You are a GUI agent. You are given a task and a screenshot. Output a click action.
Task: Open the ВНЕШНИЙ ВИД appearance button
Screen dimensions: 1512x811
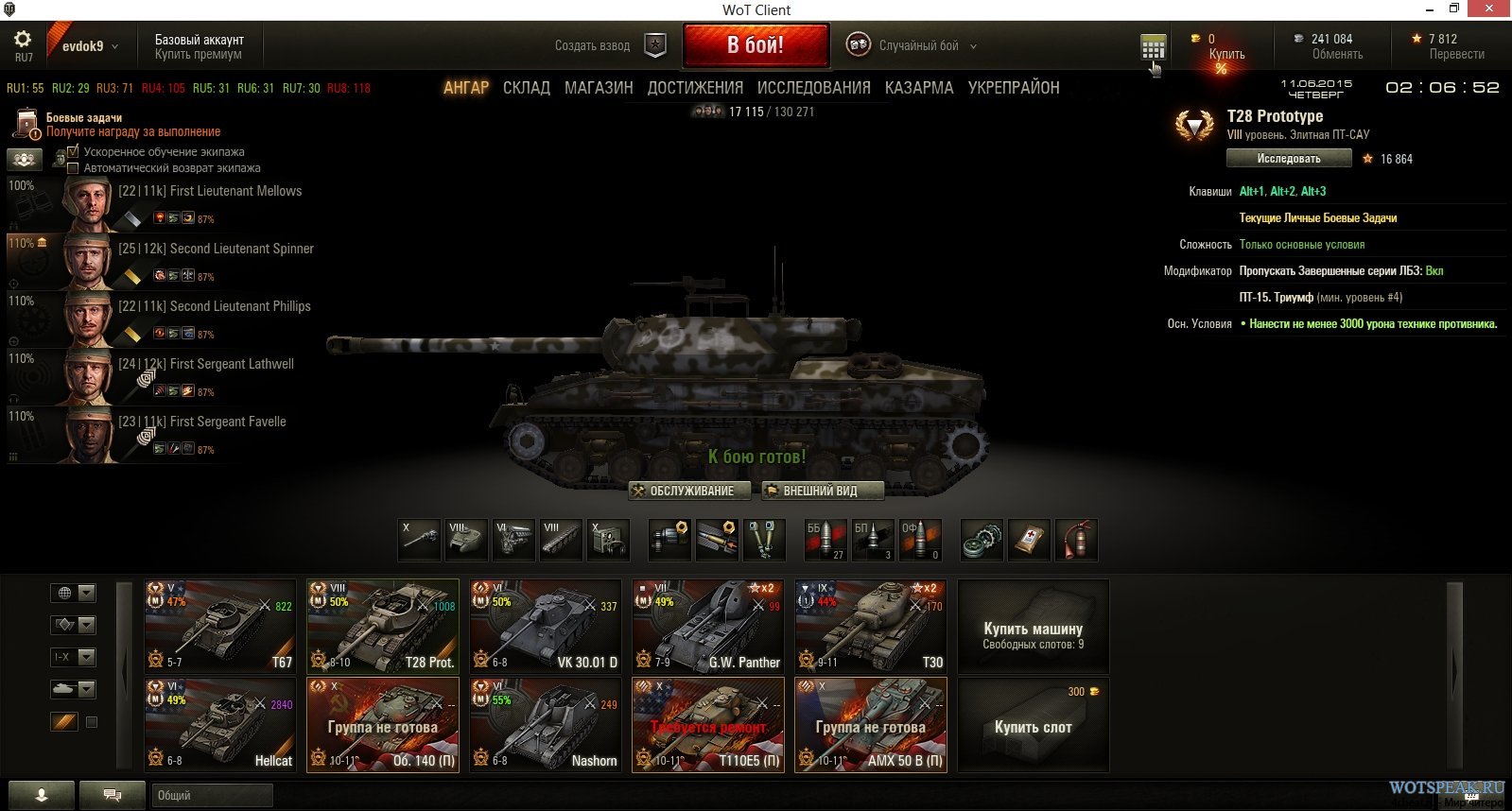tap(822, 491)
